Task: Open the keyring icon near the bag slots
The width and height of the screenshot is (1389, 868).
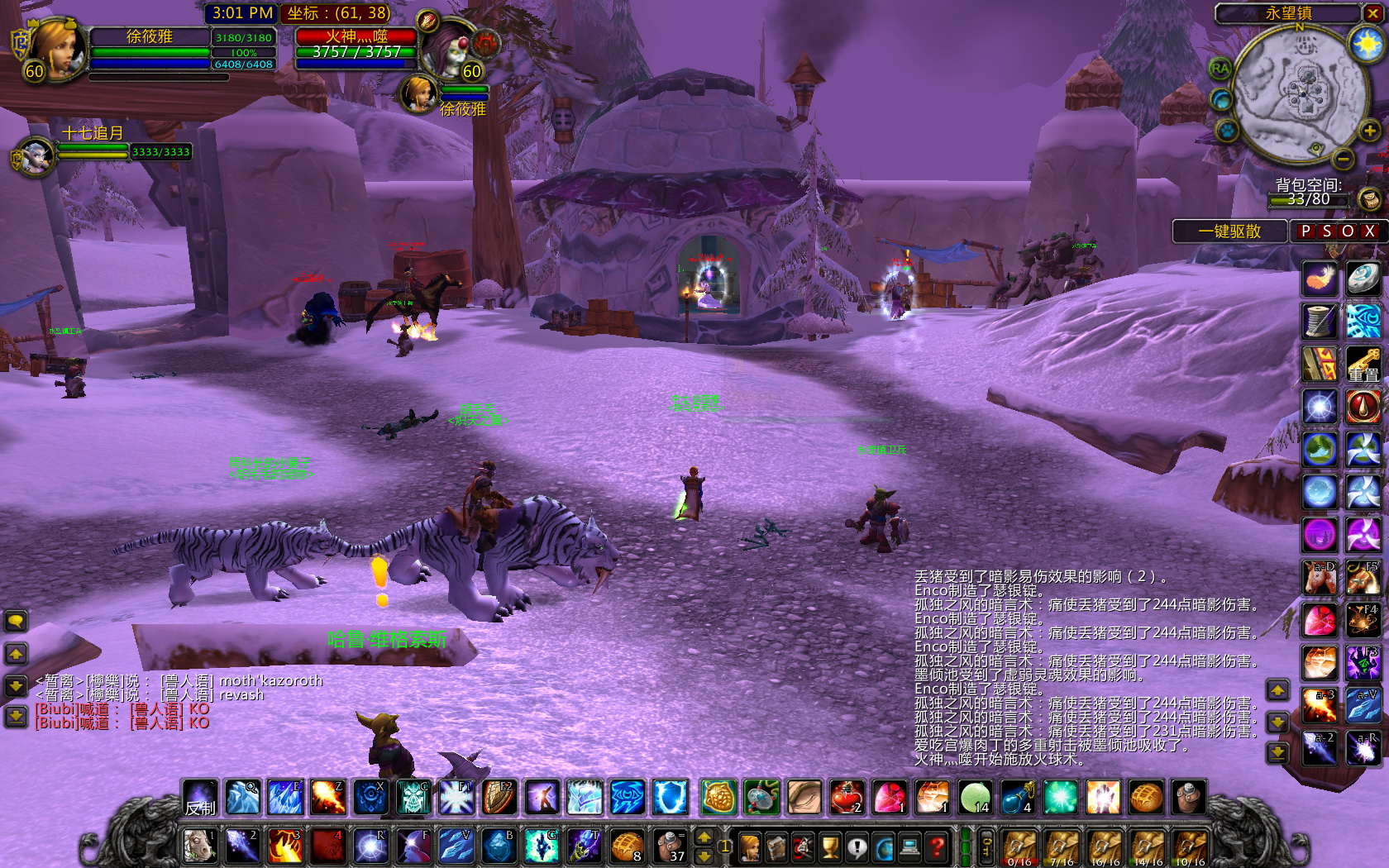Action: (x=985, y=845)
